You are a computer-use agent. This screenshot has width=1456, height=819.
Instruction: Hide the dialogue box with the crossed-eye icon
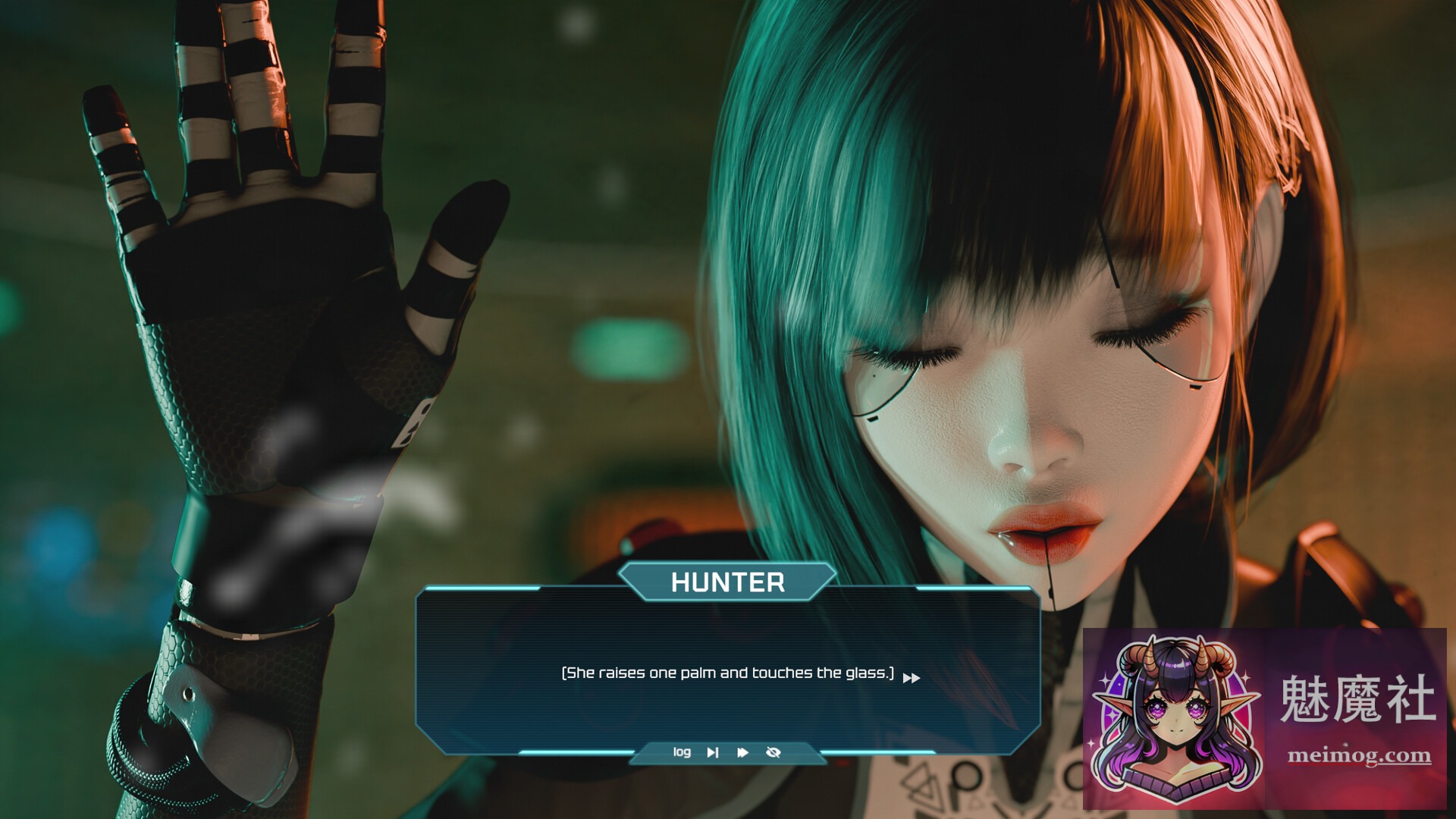773,752
